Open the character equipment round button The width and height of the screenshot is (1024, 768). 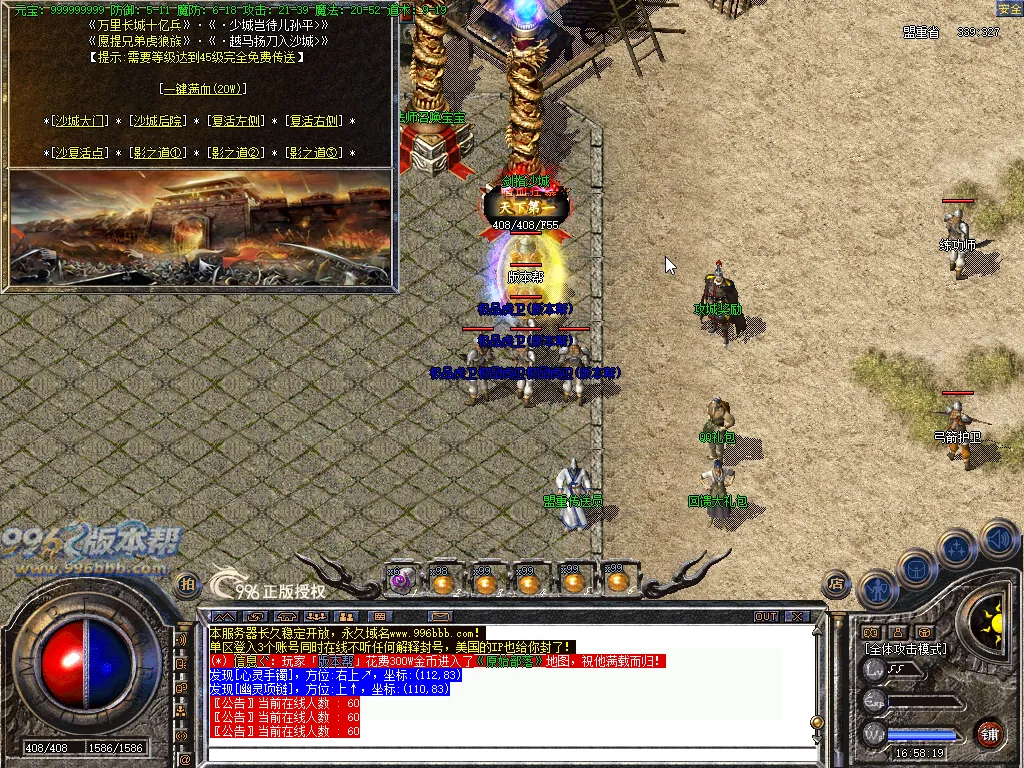(x=877, y=588)
